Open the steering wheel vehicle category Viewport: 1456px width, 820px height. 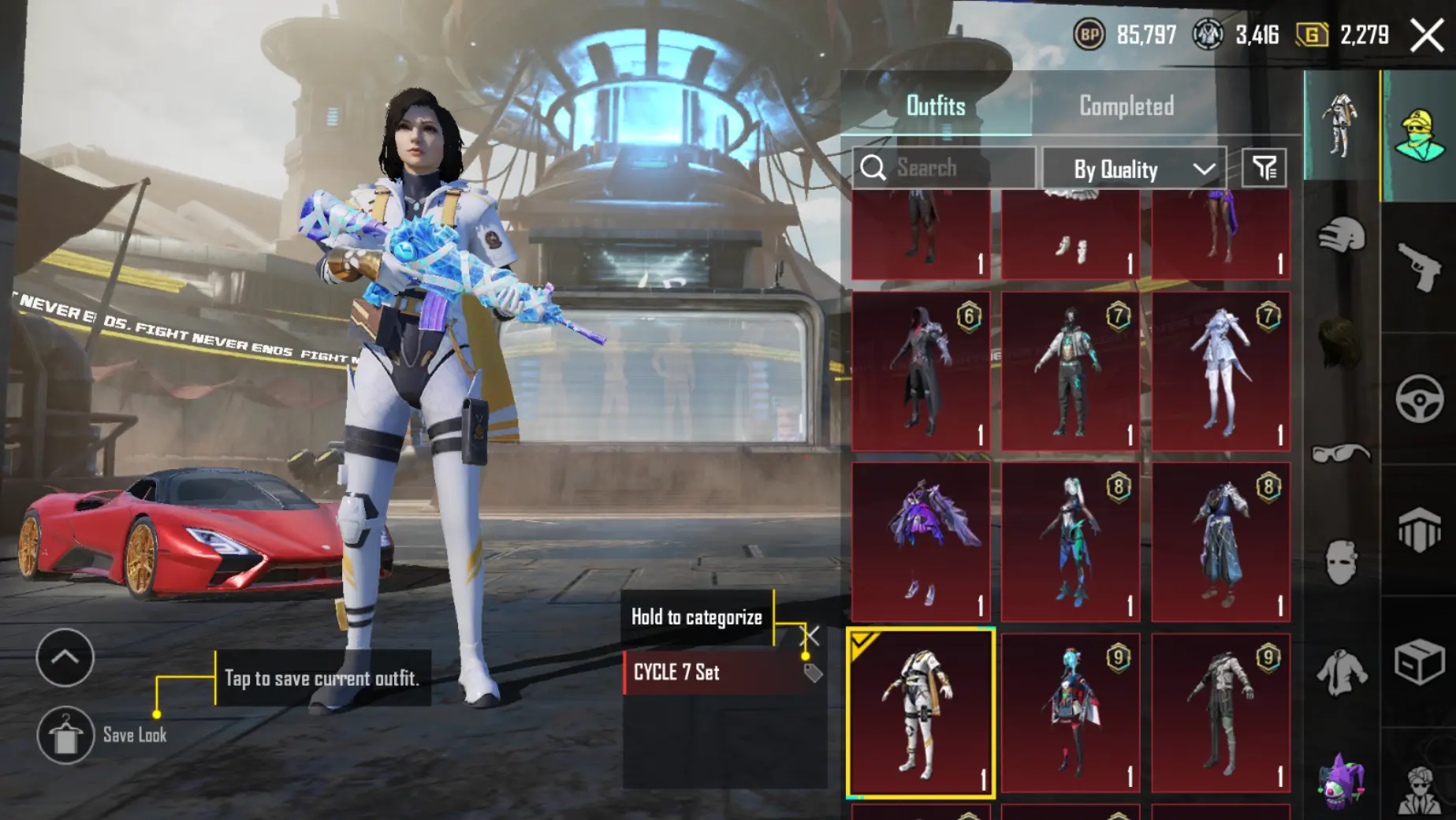click(1419, 398)
